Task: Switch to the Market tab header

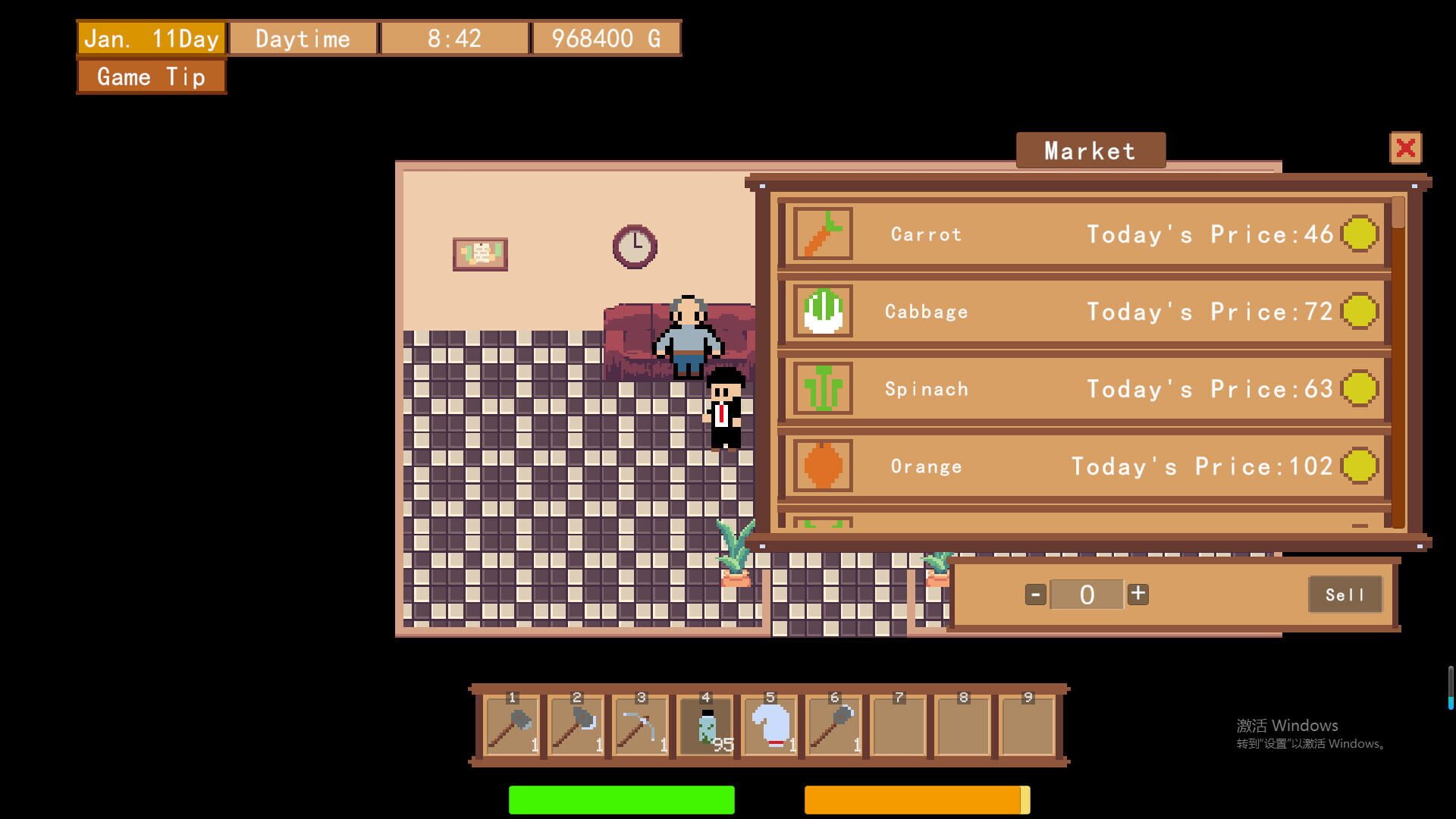Action: [x=1090, y=149]
